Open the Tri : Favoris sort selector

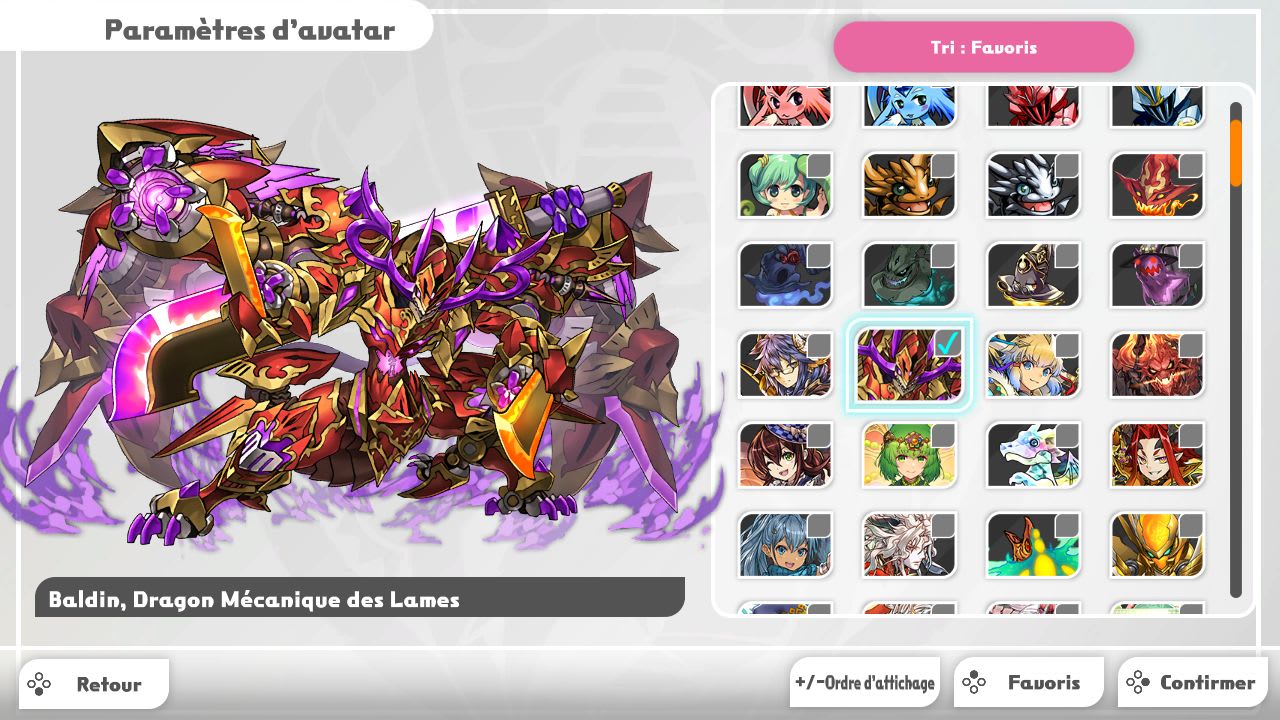[984, 47]
